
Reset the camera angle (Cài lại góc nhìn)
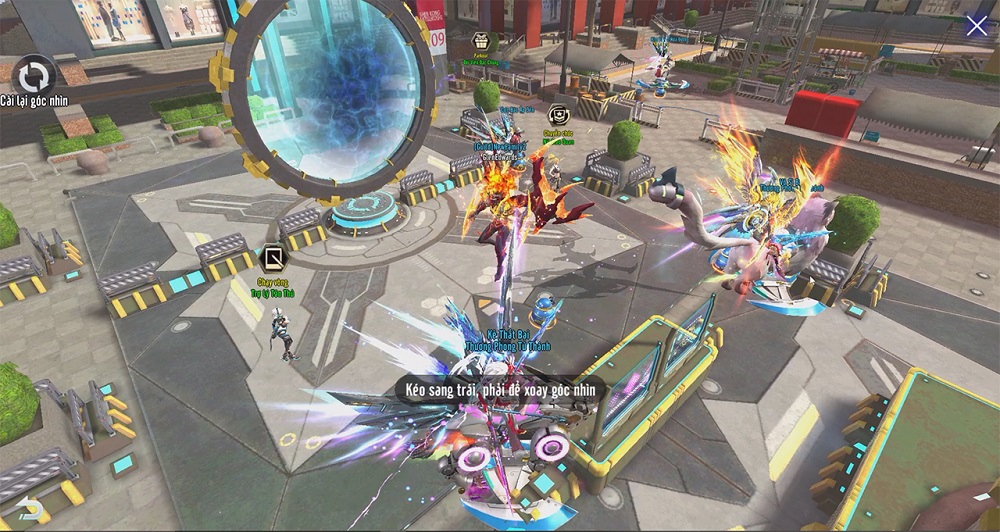pos(36,77)
